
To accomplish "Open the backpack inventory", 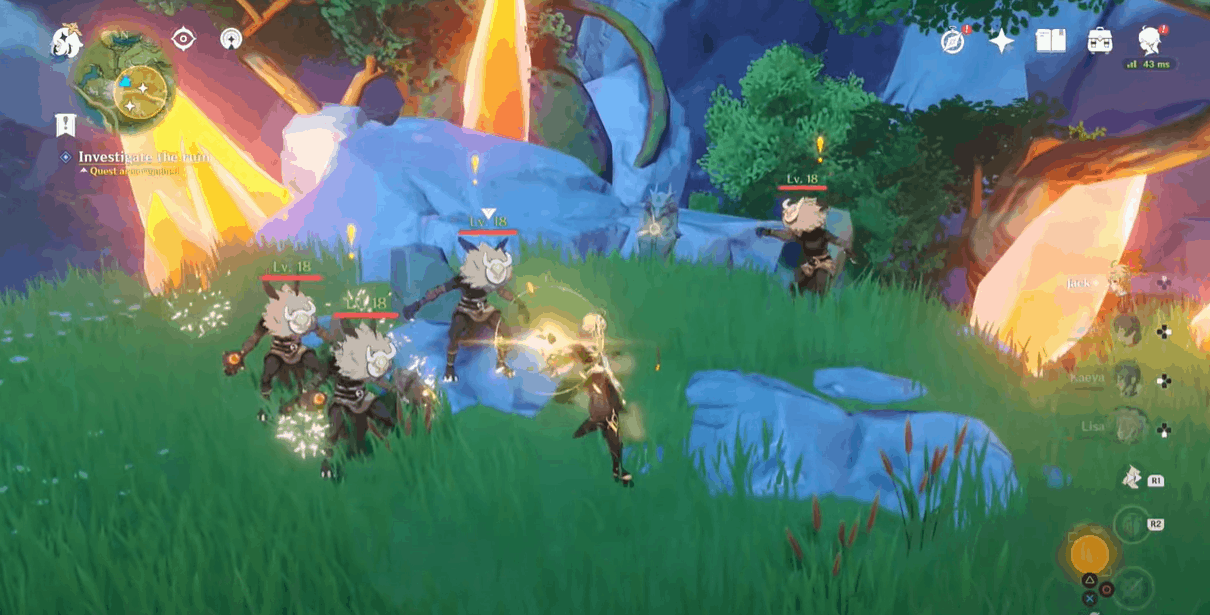I will tap(1100, 41).
